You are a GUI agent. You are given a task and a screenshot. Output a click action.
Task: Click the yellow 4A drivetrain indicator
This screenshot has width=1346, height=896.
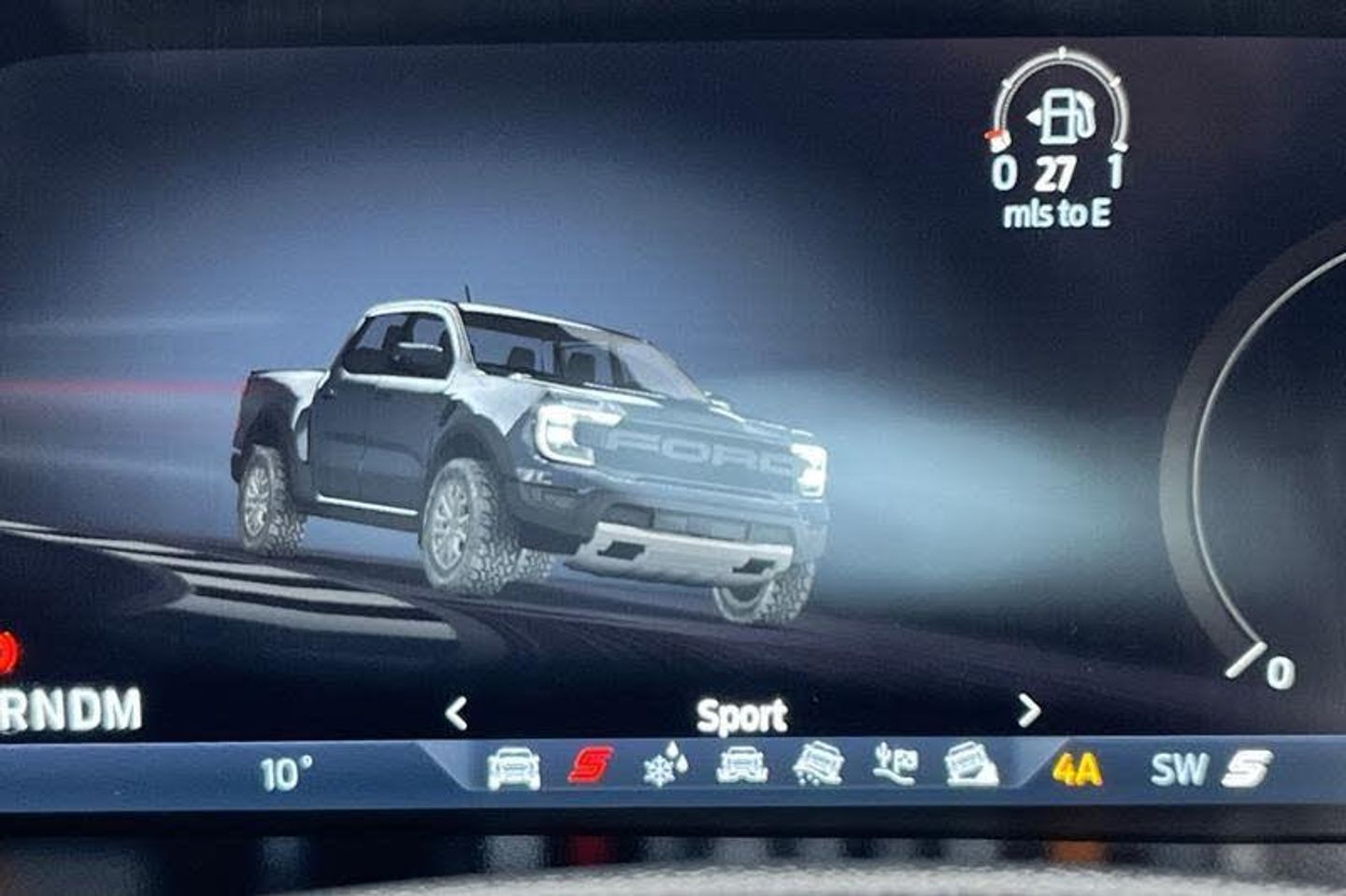coord(1077,770)
